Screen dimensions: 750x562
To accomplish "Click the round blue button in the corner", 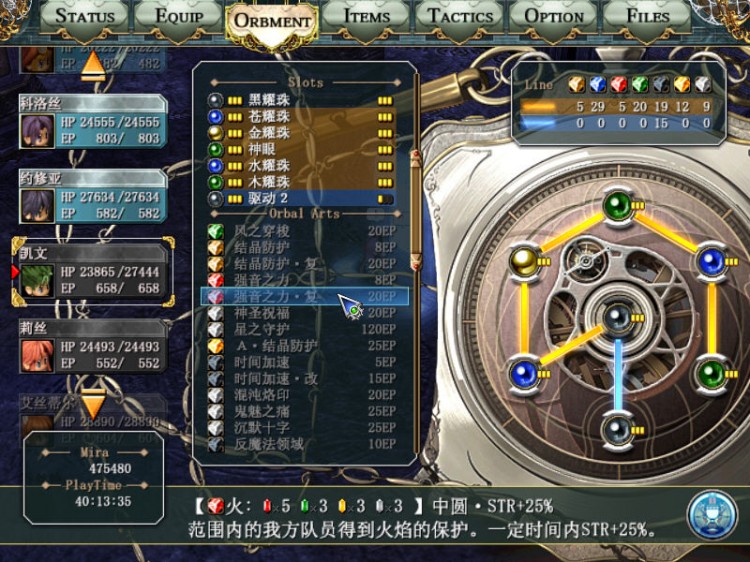I will [711, 513].
